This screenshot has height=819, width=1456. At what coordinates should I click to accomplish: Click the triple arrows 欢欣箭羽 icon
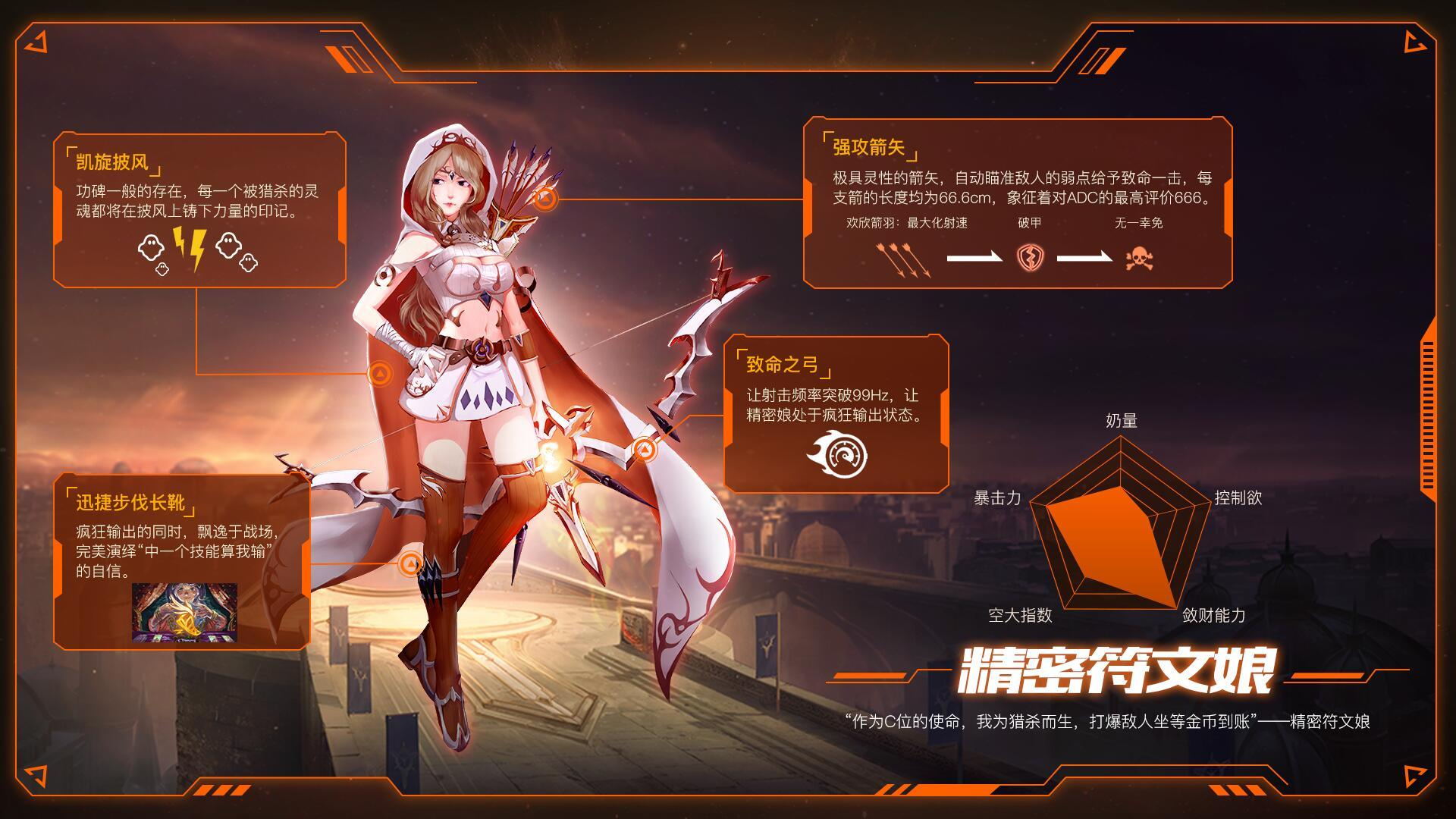point(902,259)
